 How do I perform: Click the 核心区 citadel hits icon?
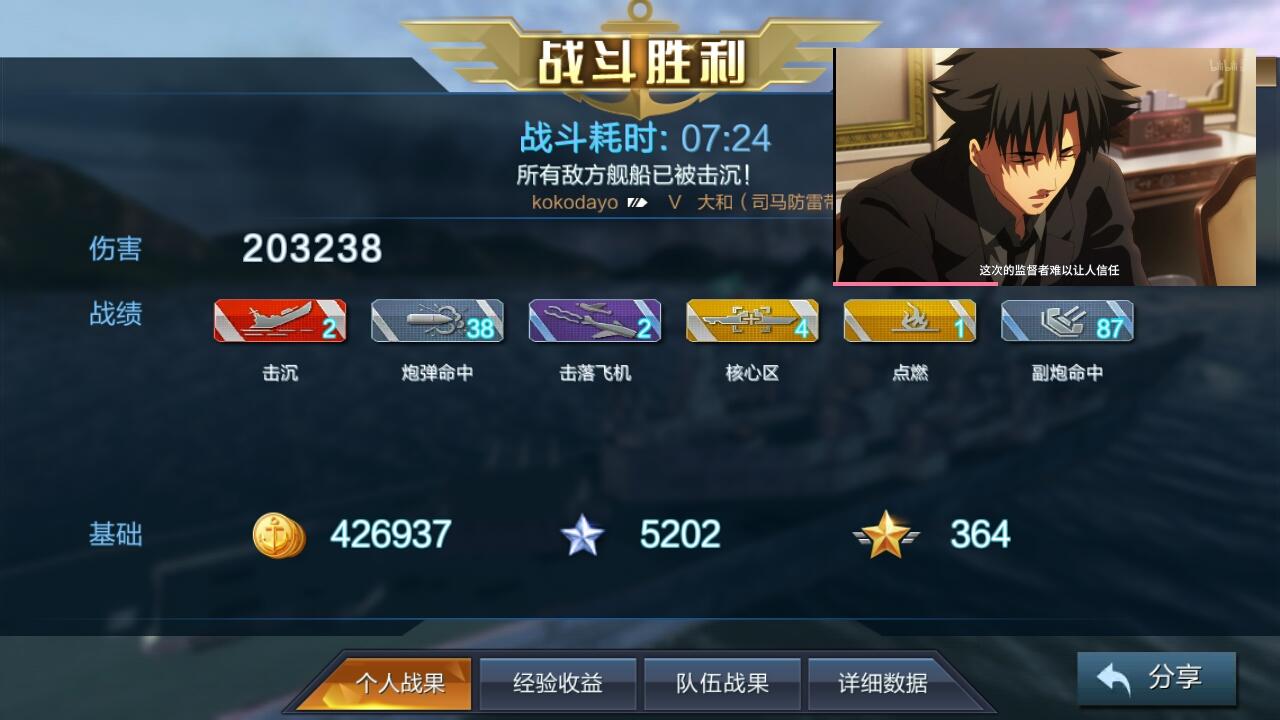751,321
